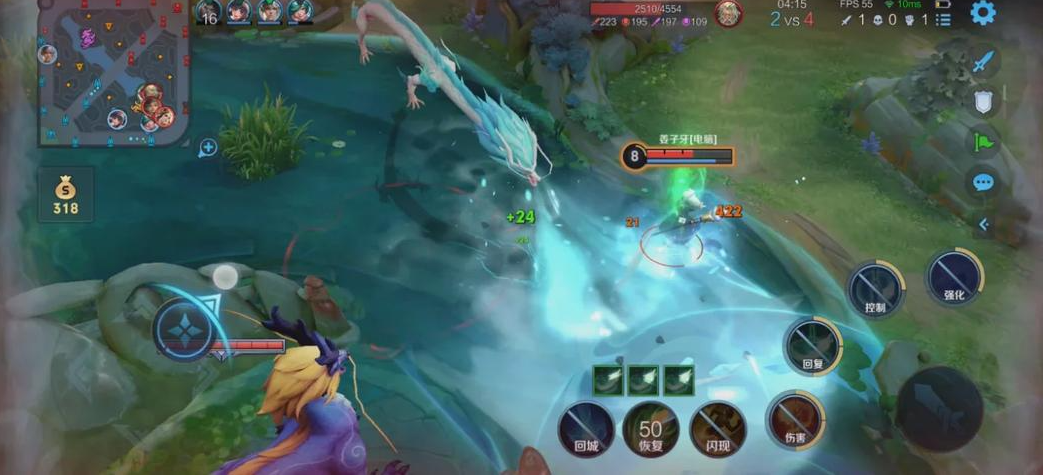Activate the 伤害 skill button
This screenshot has height=475, width=1043.
point(795,418)
